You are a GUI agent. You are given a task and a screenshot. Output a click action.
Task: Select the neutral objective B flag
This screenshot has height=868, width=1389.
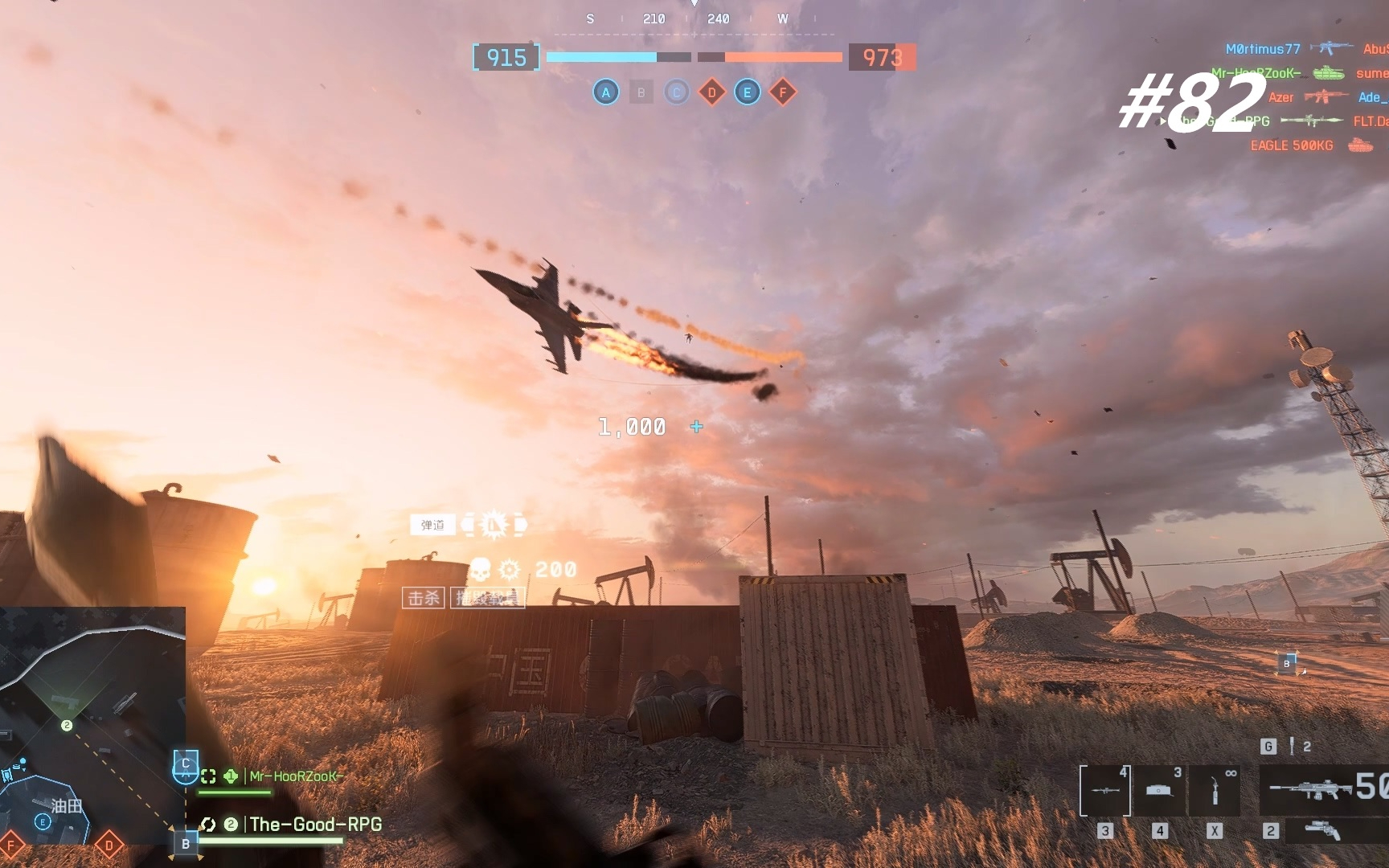pyautogui.click(x=641, y=92)
